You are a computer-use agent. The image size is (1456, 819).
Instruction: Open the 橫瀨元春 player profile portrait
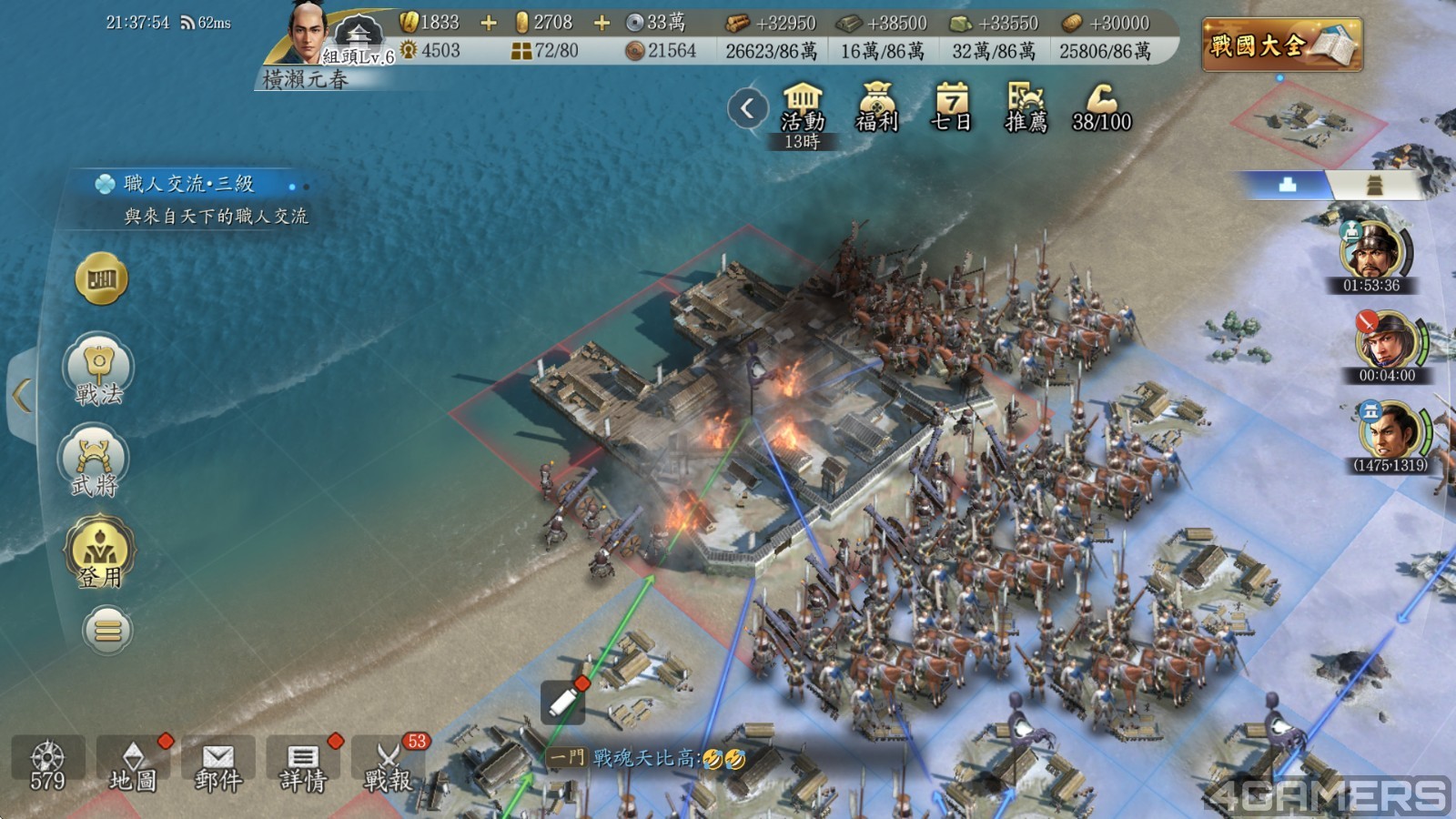tap(309, 36)
